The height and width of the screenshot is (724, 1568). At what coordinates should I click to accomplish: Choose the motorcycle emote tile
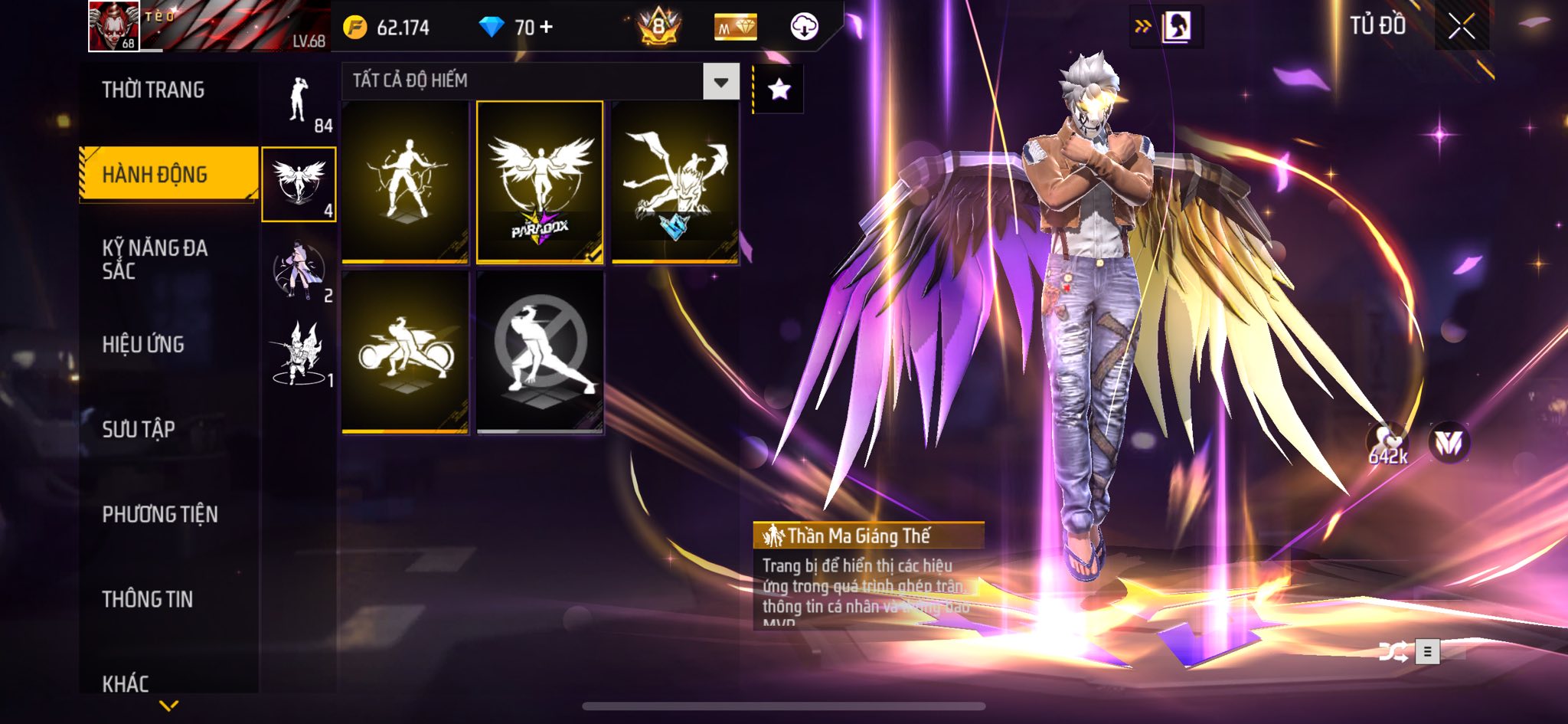[x=405, y=352]
